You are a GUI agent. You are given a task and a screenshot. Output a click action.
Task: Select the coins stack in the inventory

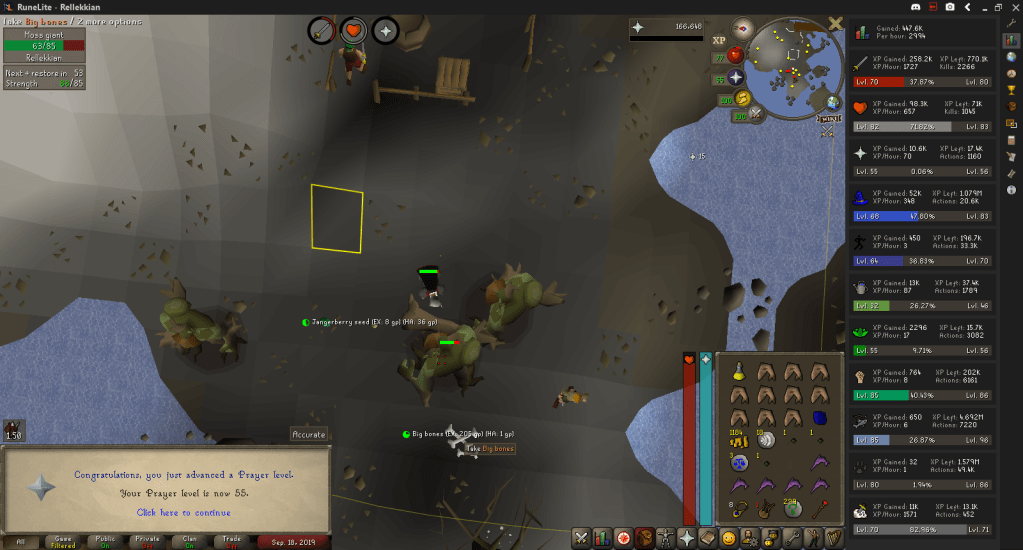point(738,438)
